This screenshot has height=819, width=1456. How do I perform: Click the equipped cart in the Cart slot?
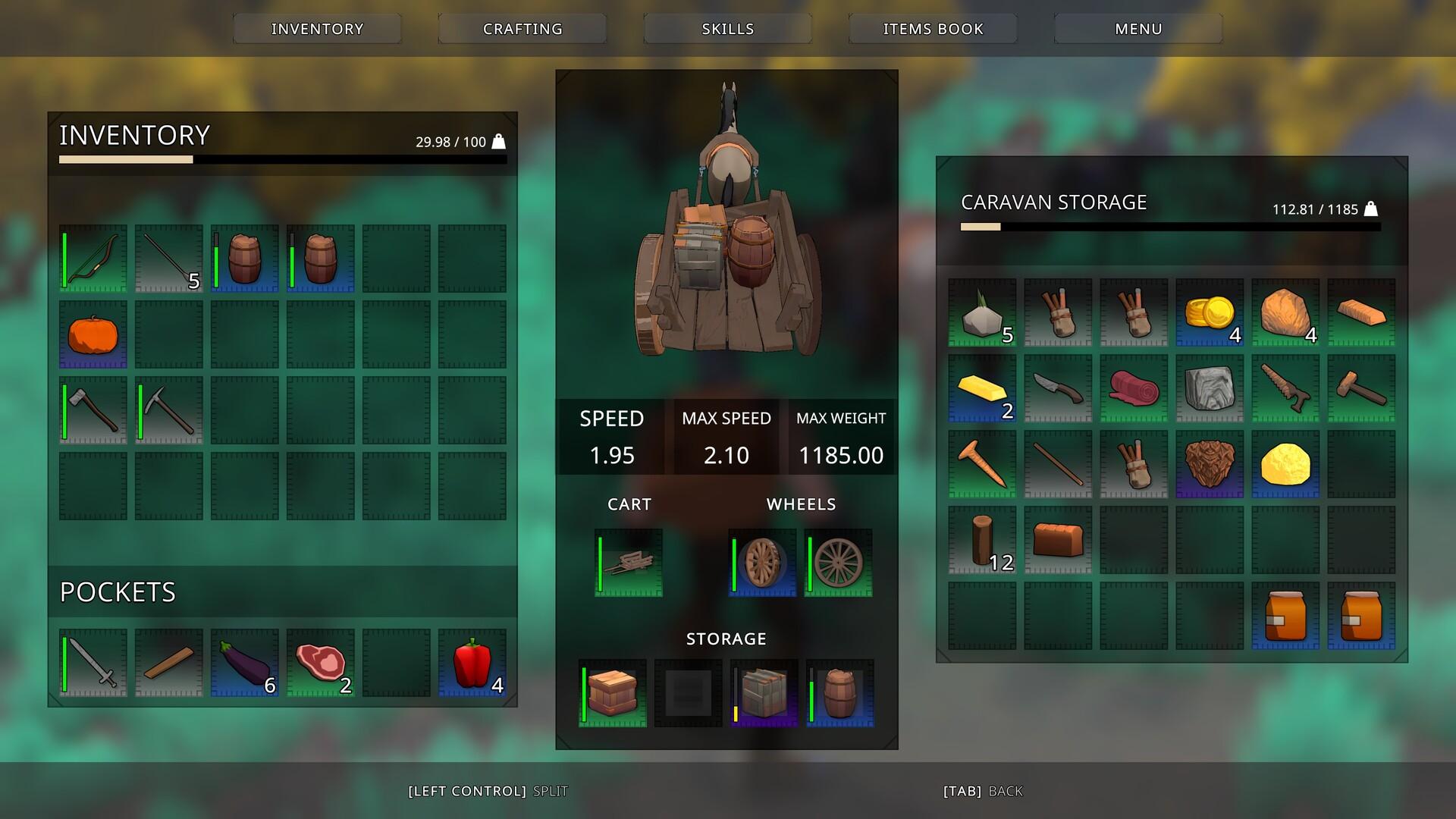627,563
